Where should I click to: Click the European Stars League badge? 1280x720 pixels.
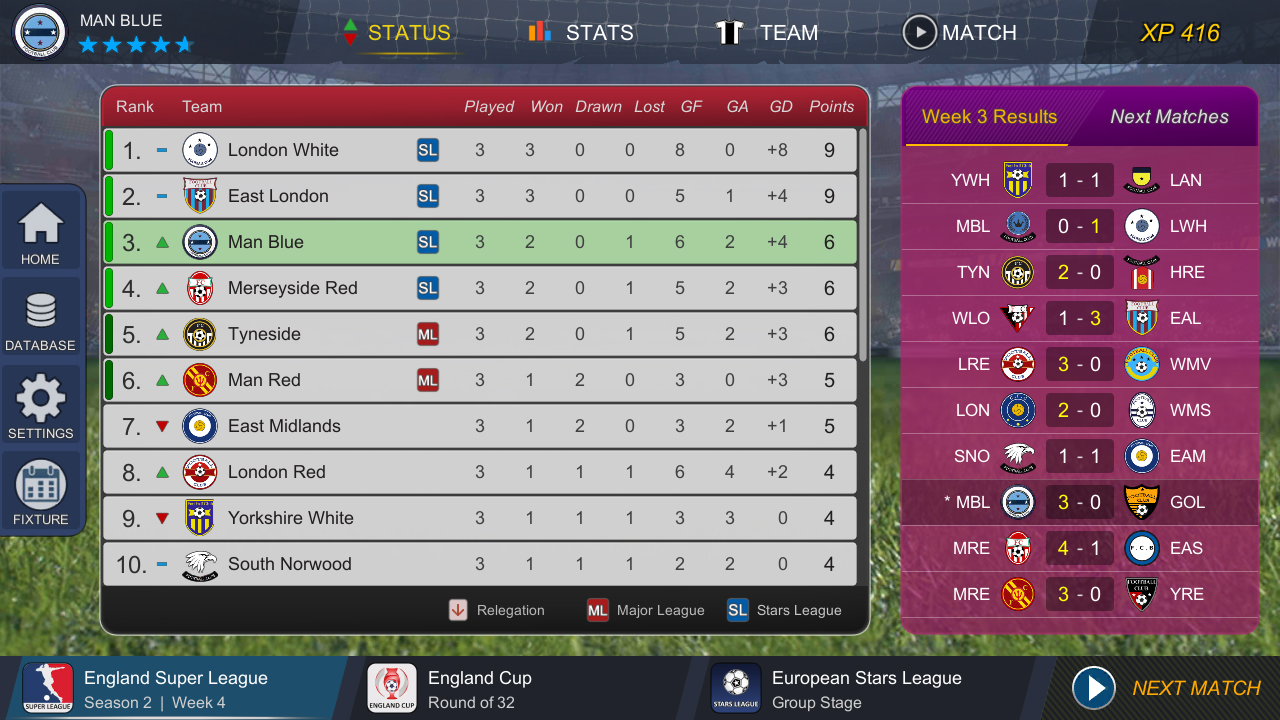[x=737, y=688]
